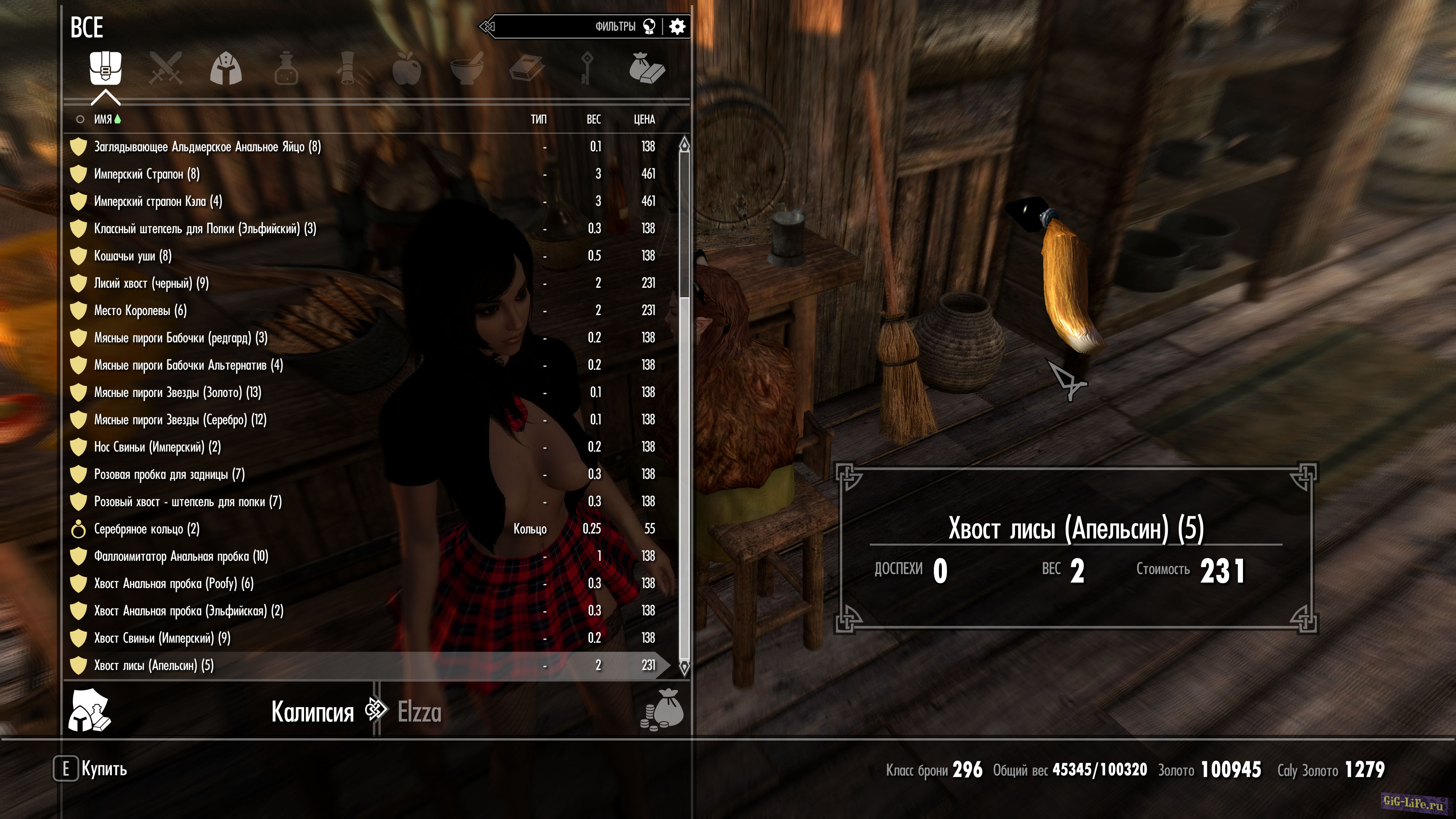Switch to the Калипсия inventory side
1456x819 pixels.
312,712
